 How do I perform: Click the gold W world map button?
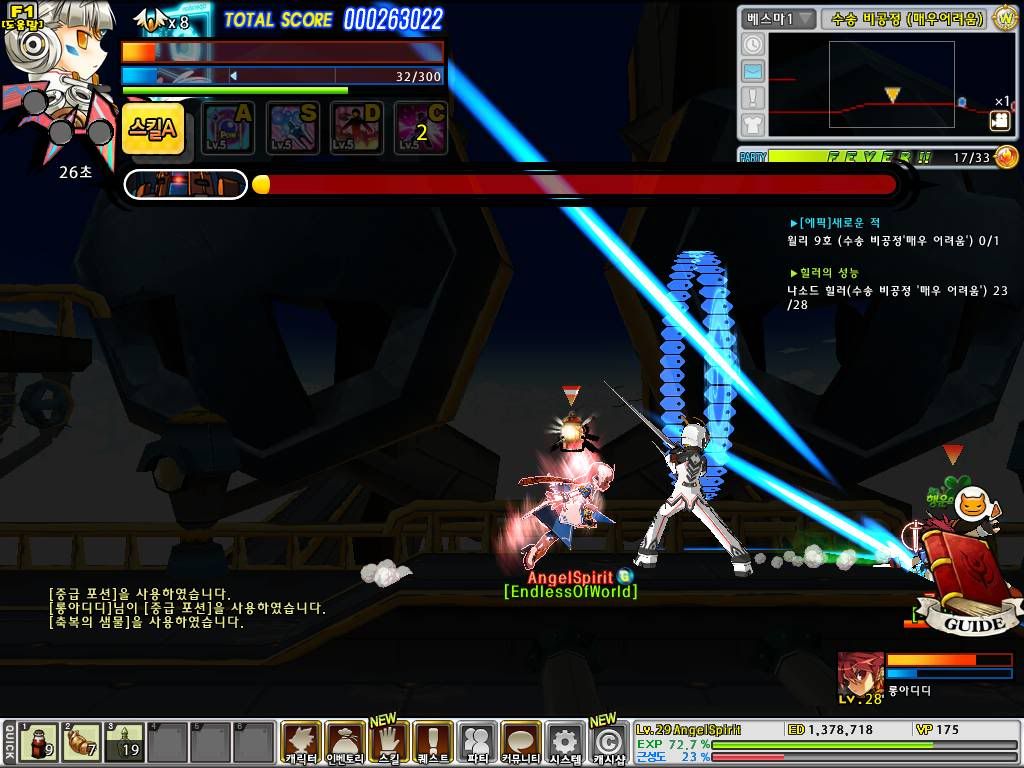click(1005, 18)
